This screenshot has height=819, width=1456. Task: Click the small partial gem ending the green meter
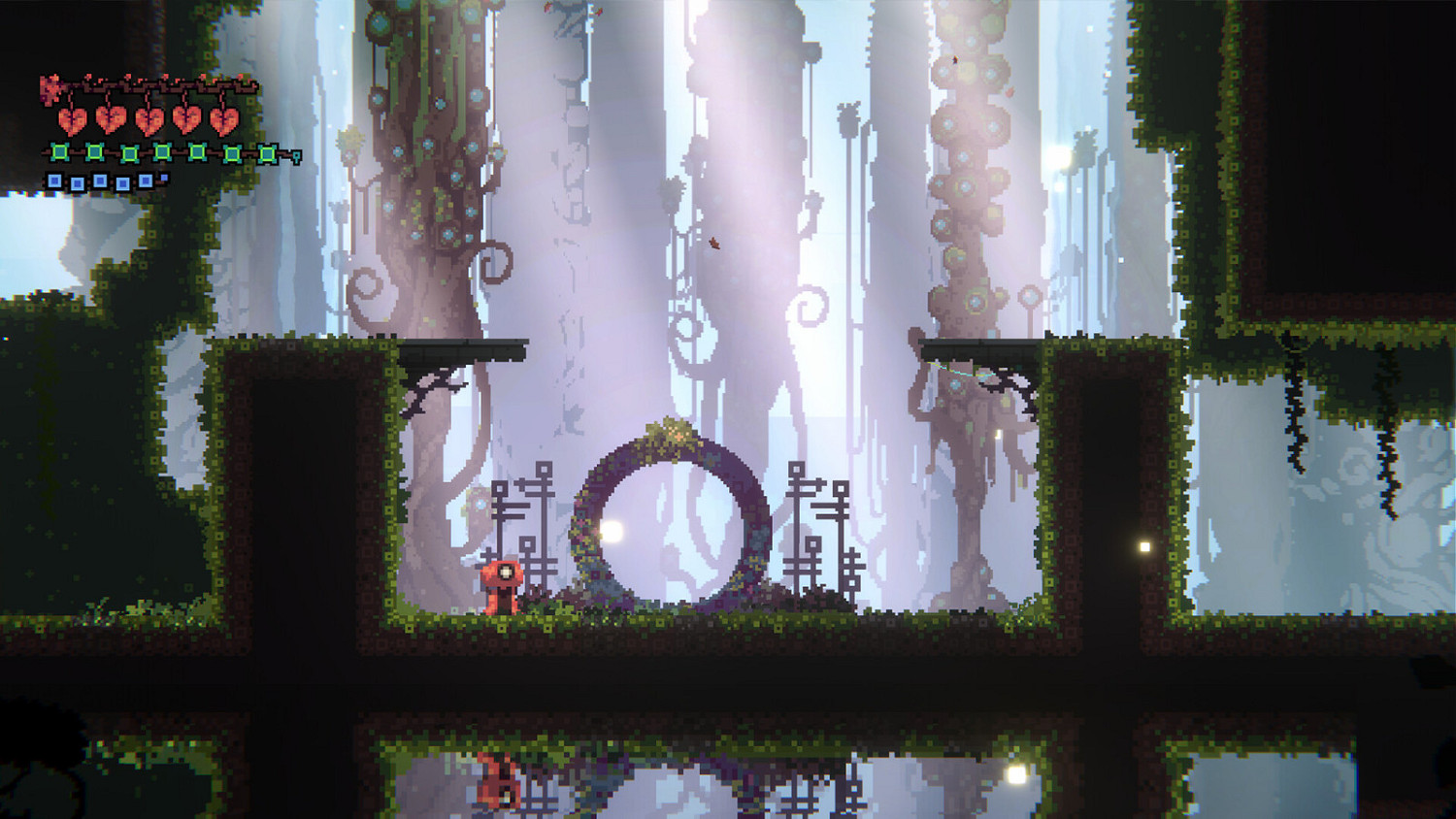(x=295, y=155)
